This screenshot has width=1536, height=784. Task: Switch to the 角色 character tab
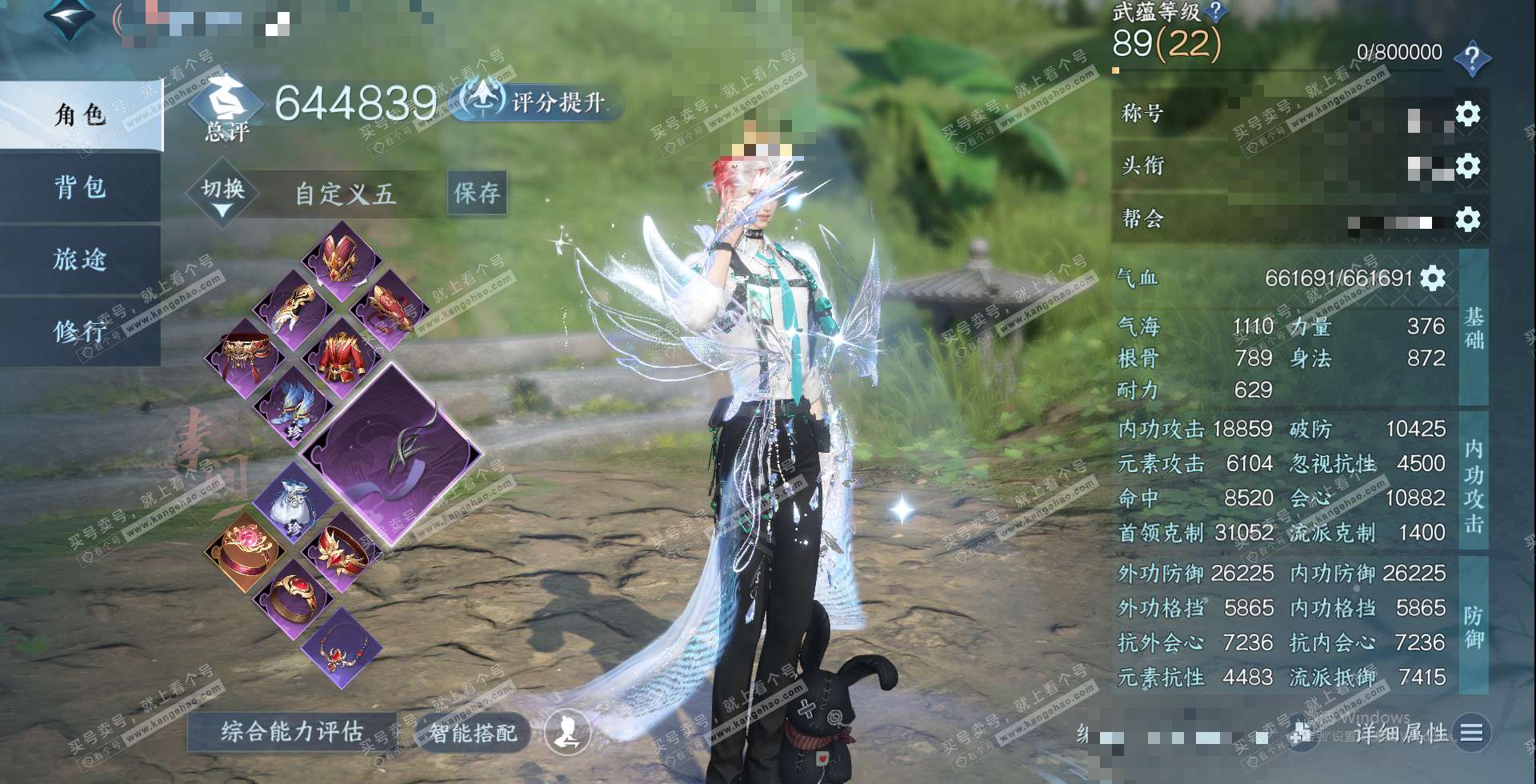tap(80, 115)
